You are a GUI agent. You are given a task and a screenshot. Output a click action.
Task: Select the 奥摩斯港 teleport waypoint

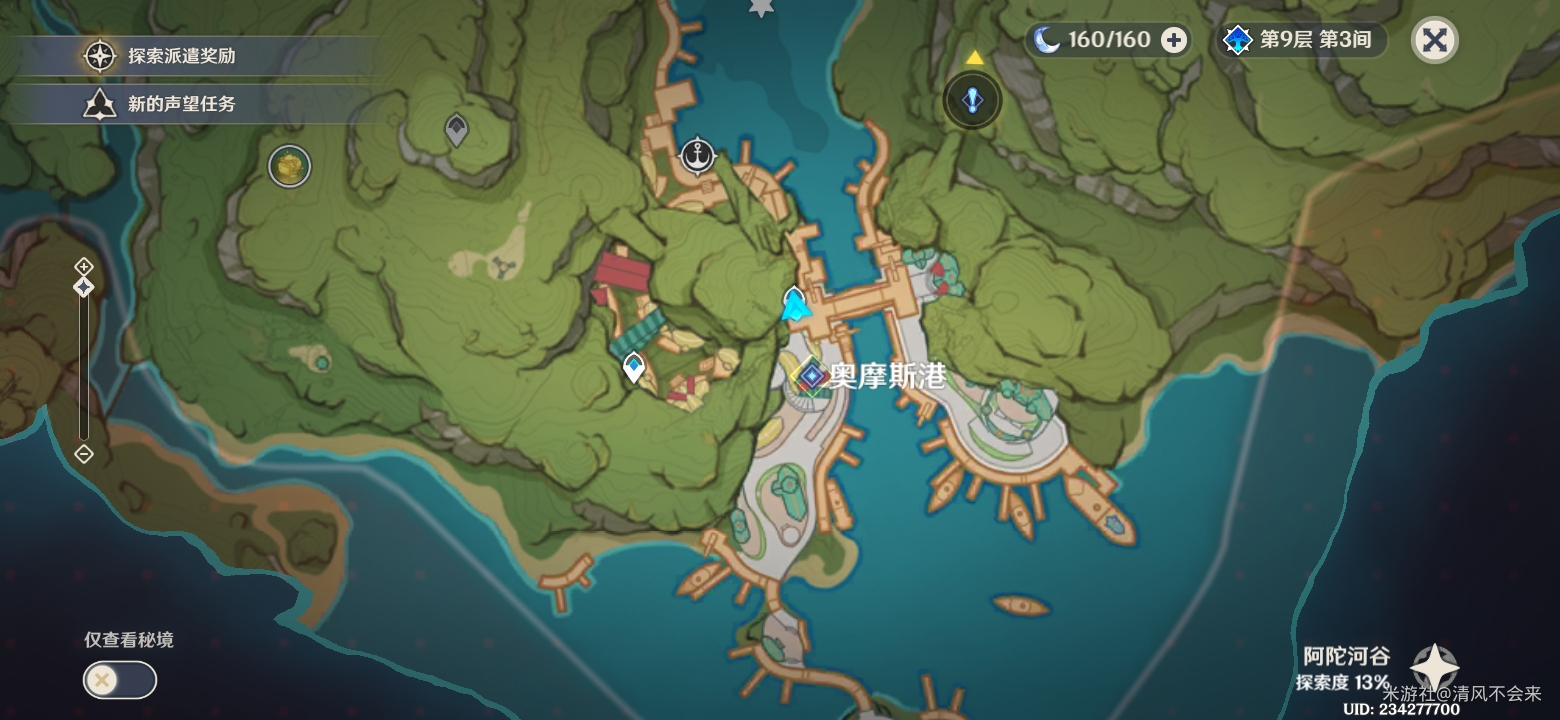click(x=812, y=376)
